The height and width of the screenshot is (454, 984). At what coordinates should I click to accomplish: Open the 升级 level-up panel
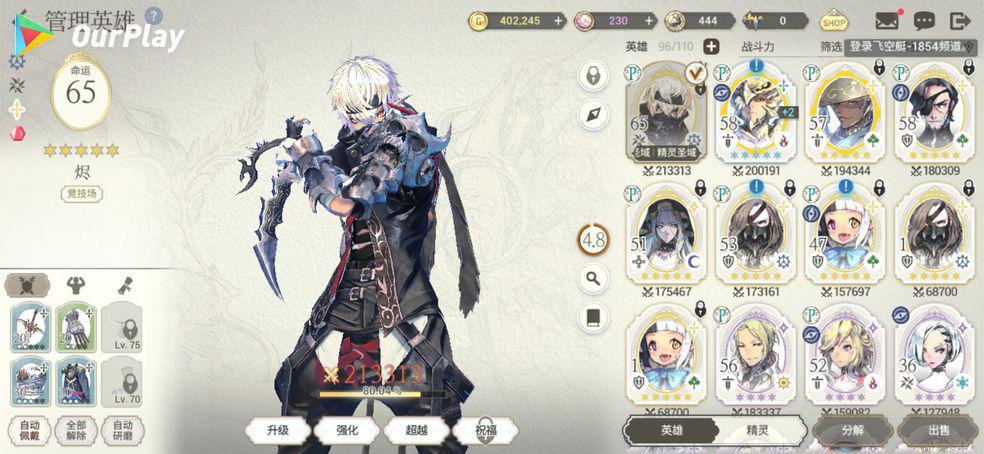pos(277,431)
